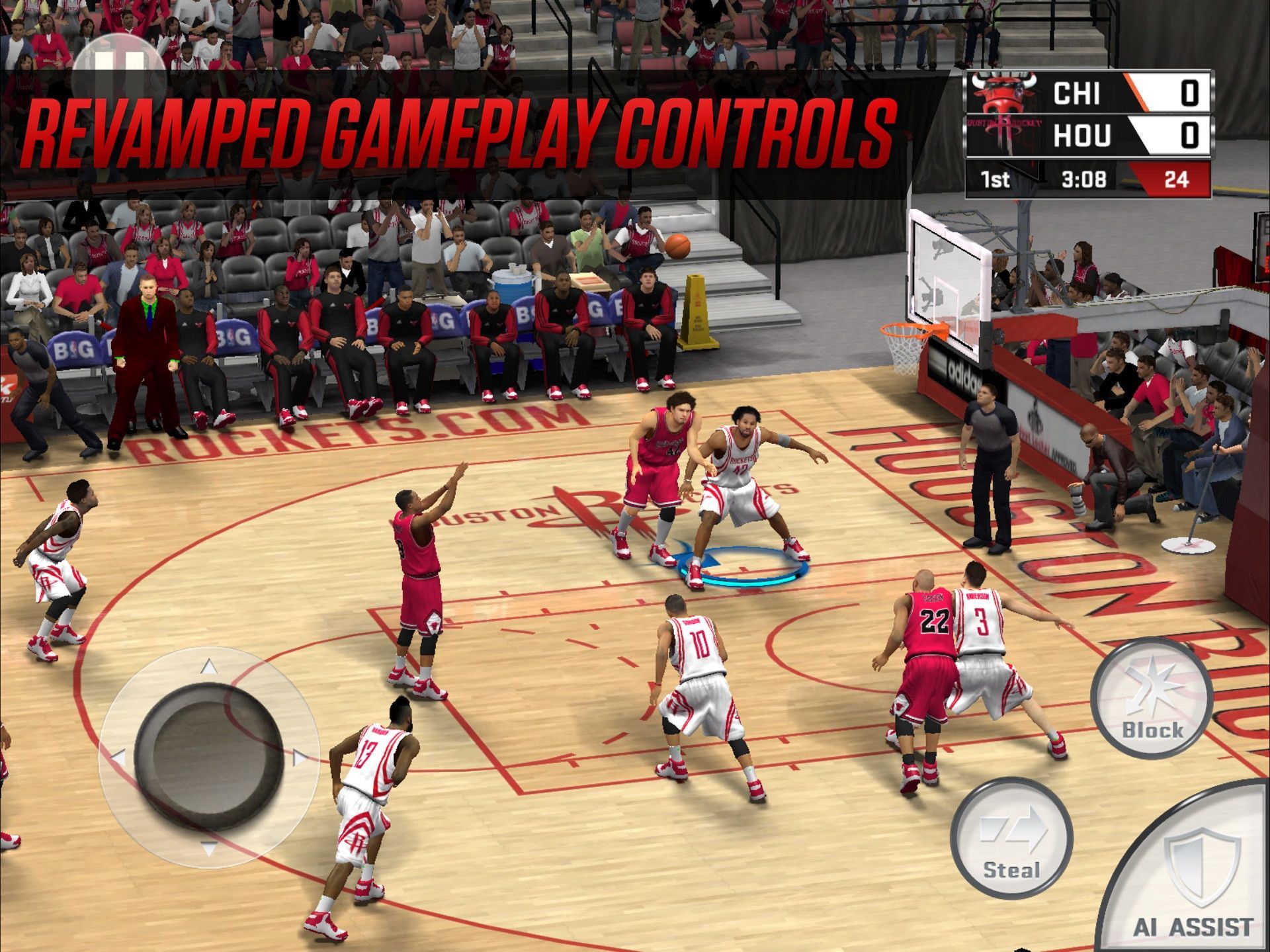
Task: Tap the joystick's up arrow
Action: pos(209,667)
